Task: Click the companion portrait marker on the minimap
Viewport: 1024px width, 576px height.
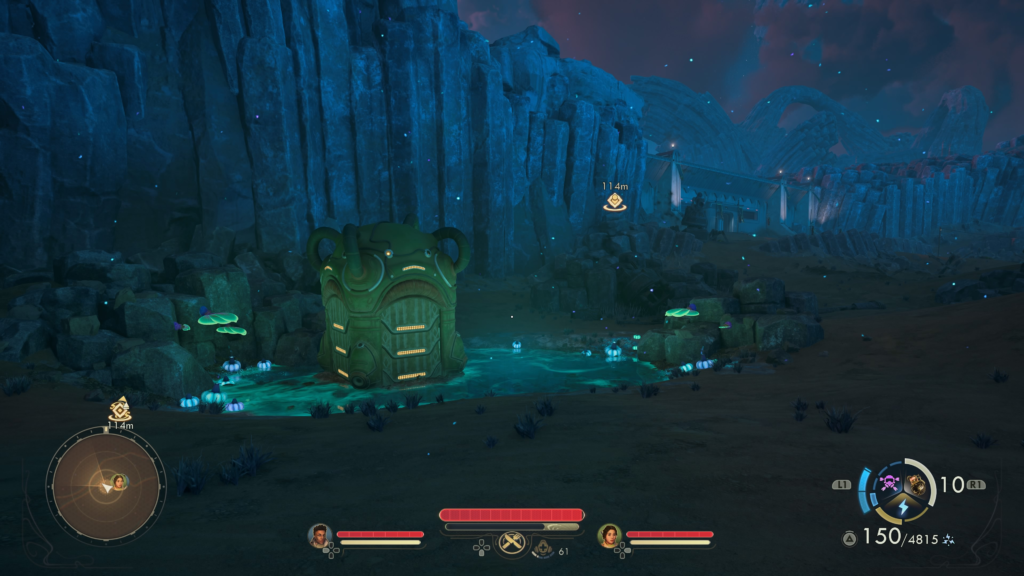Action: 119,482
